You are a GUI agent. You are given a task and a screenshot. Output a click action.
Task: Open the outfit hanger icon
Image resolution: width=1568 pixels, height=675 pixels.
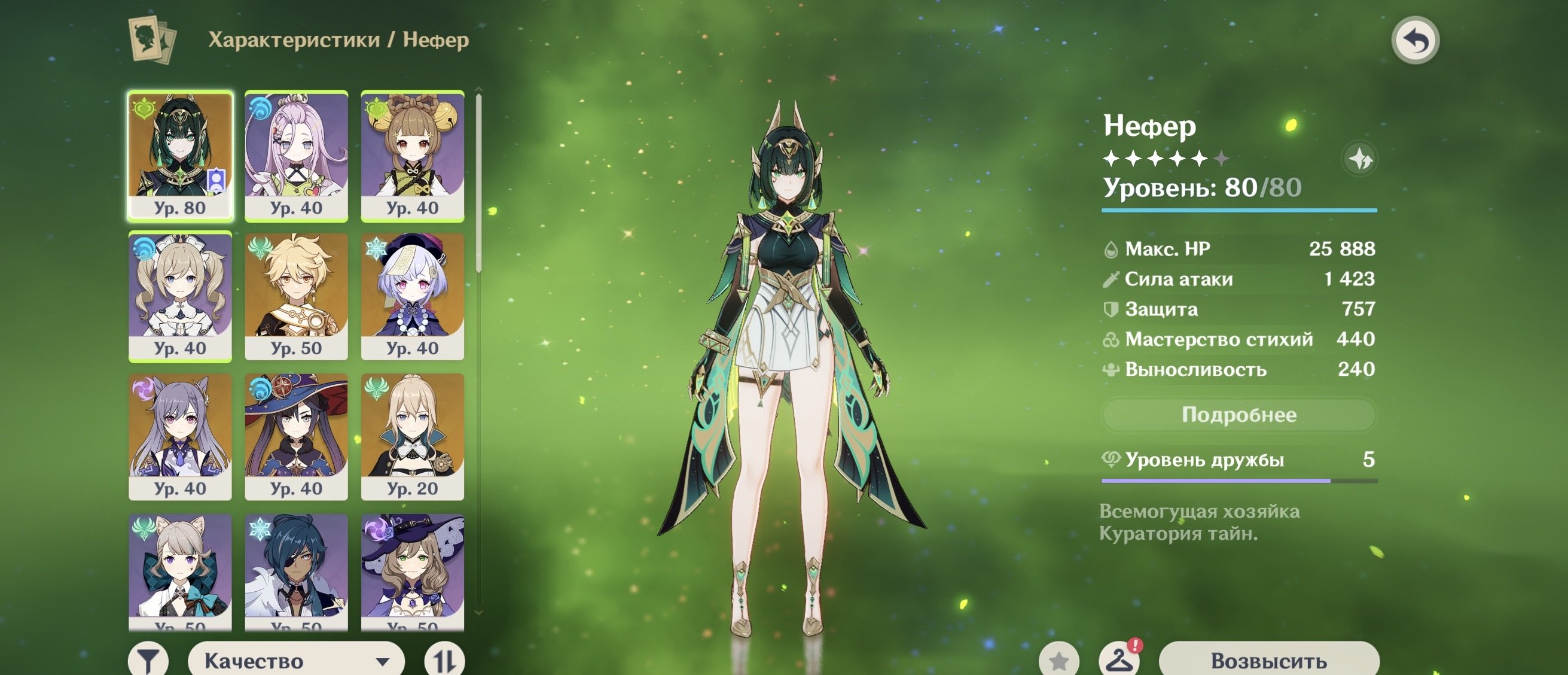click(x=1119, y=661)
